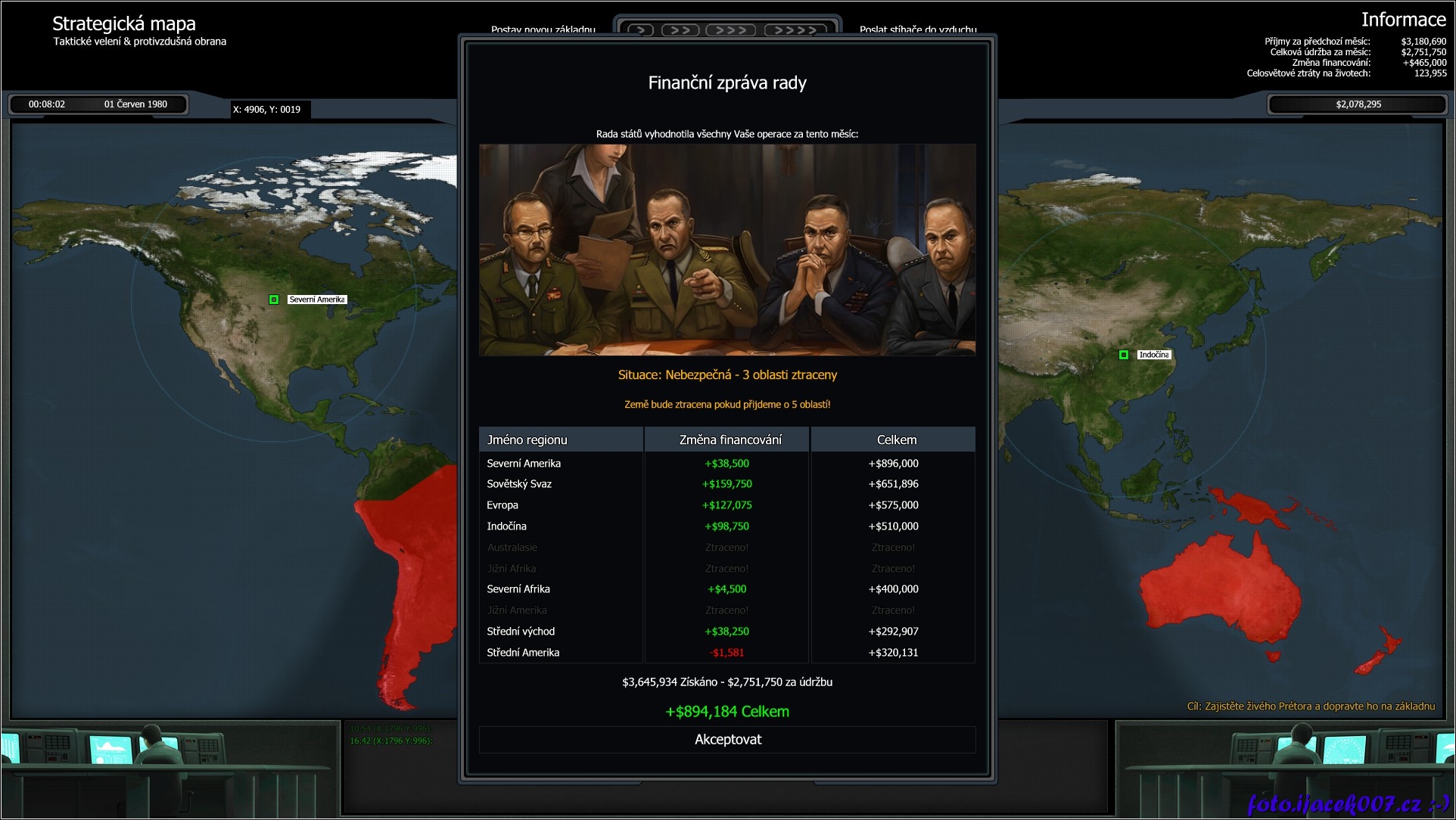Set time speed to single arrow
1456x820 pixels.
click(640, 30)
